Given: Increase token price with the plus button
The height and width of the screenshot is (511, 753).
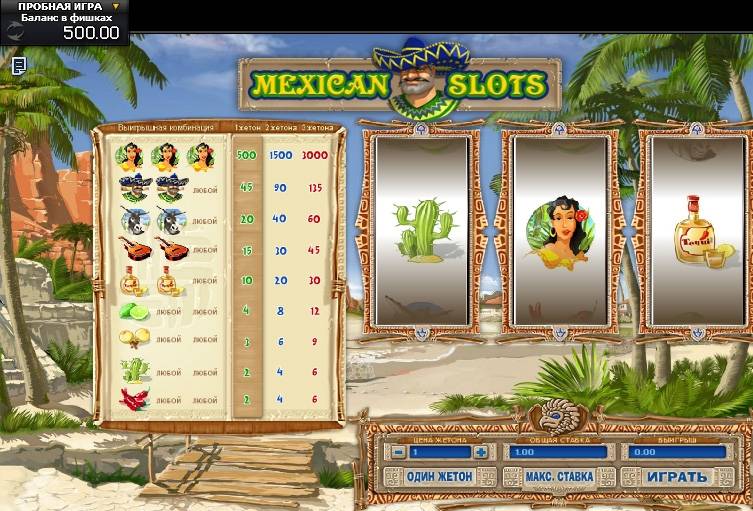Looking at the screenshot, I should (x=481, y=452).
